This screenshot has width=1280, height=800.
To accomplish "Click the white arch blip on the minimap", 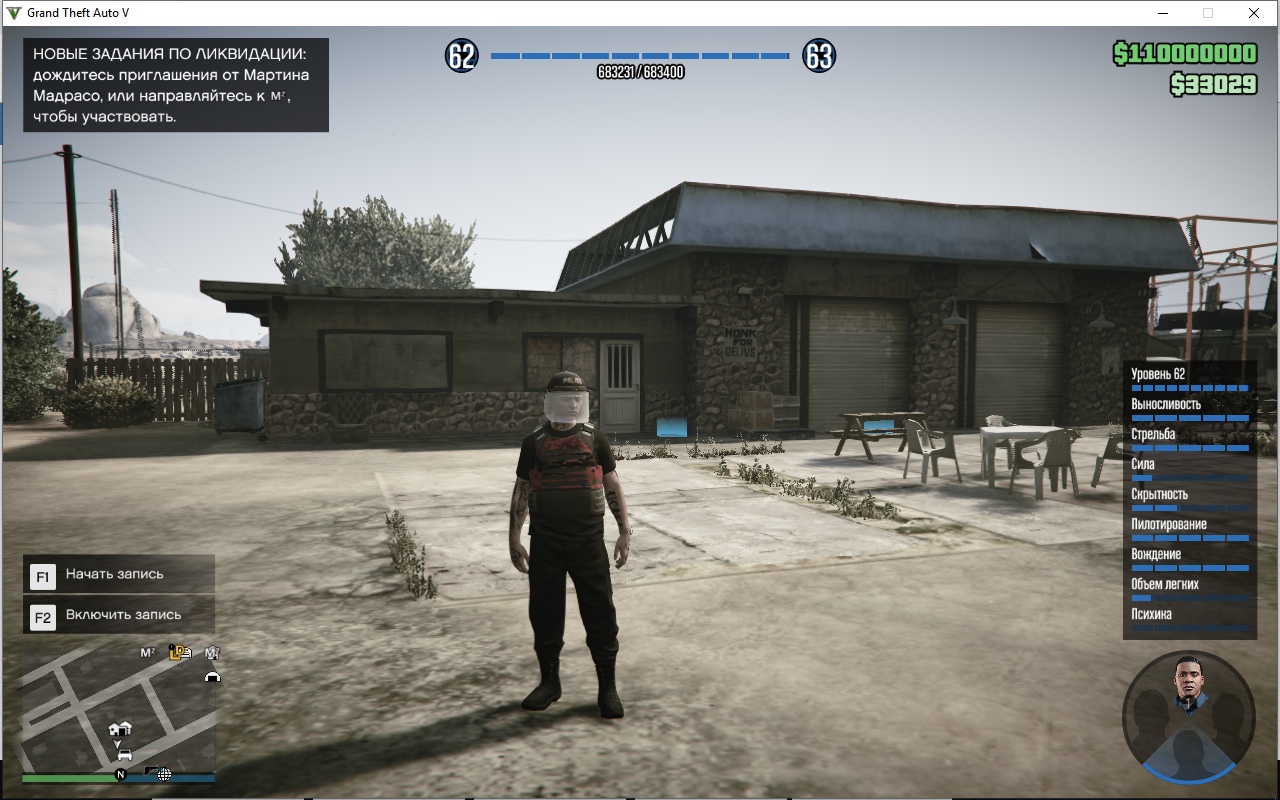I will click(x=212, y=677).
